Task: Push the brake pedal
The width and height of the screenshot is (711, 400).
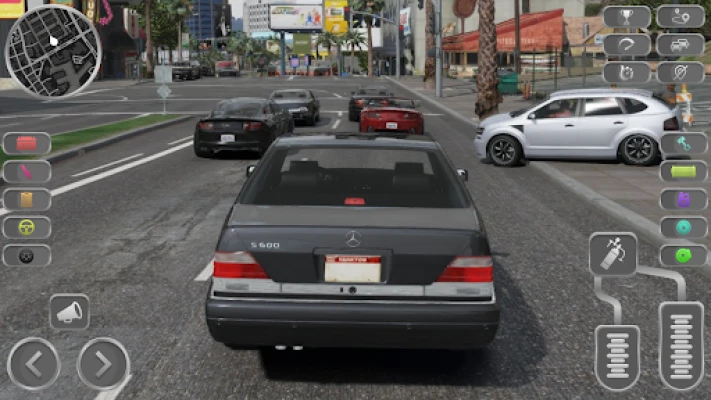Action: coord(617,357)
